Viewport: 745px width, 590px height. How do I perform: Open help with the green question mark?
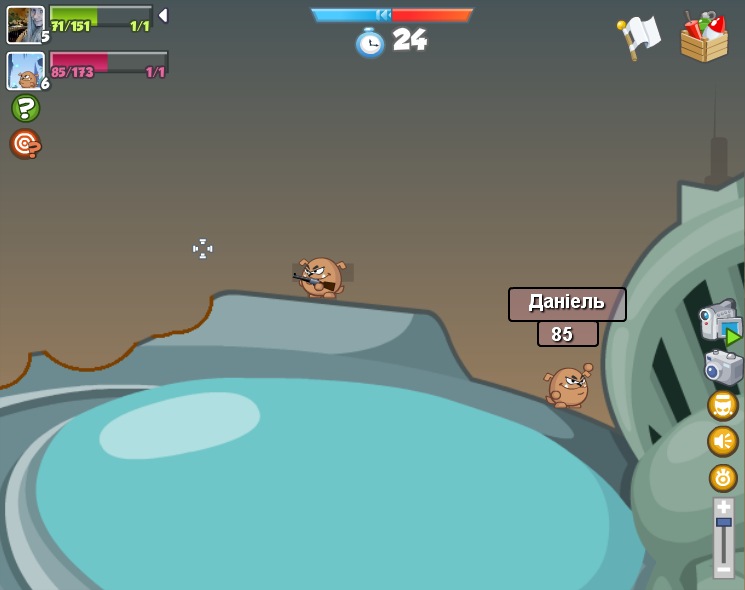[x=25, y=108]
